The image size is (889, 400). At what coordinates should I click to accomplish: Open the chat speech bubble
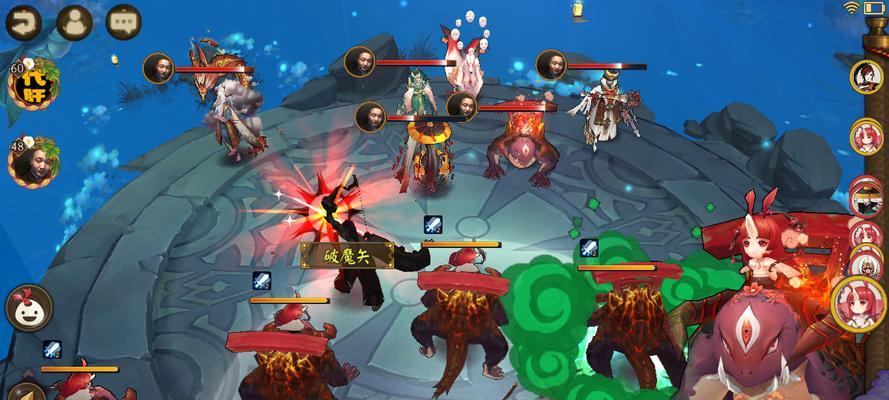click(124, 21)
